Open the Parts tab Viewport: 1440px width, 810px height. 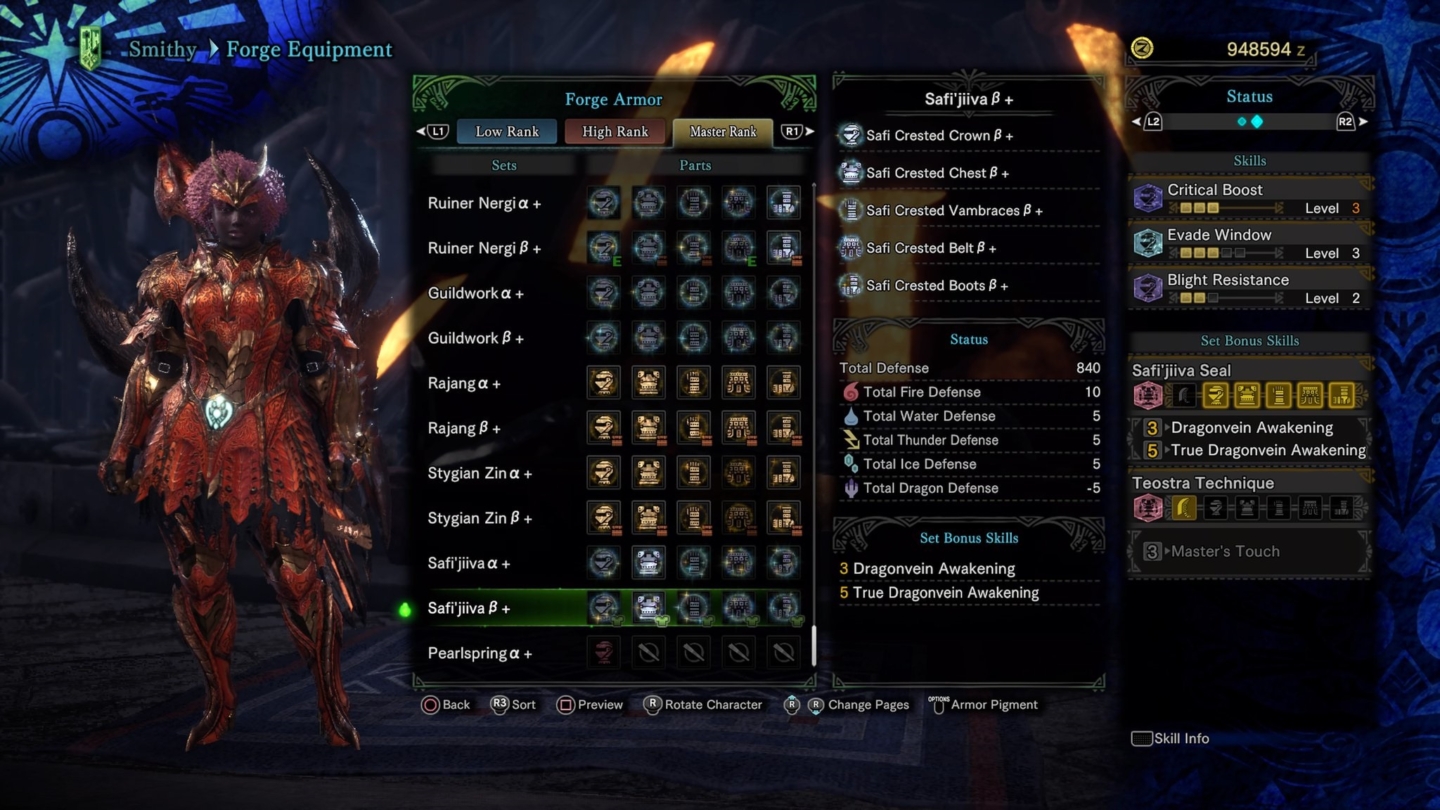pyautogui.click(x=695, y=164)
